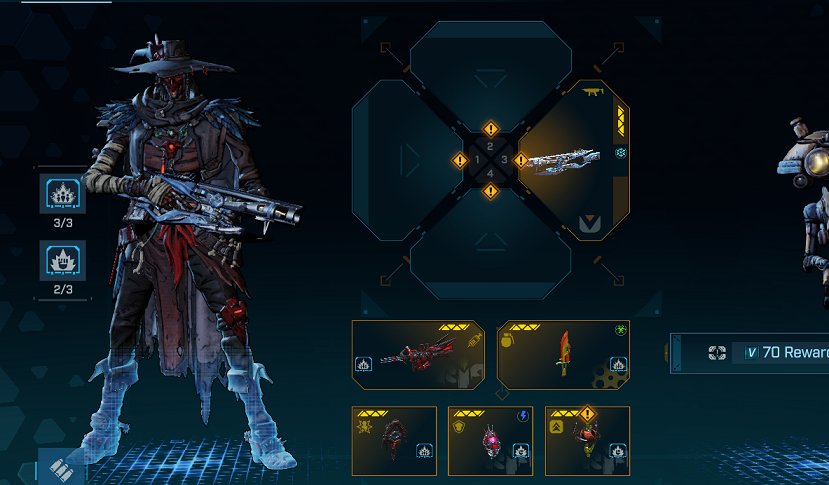The width and height of the screenshot is (829, 485).
Task: View the 2/3 firmware set bonus icon
Action: [62, 261]
